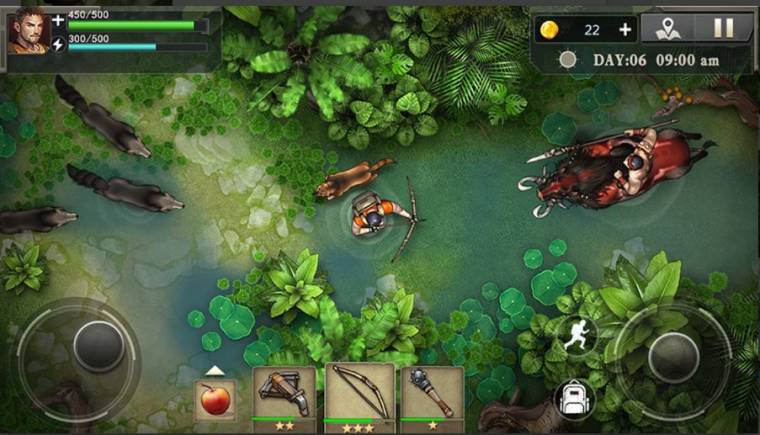Expand the food slot arrow above the apple

(x=214, y=370)
